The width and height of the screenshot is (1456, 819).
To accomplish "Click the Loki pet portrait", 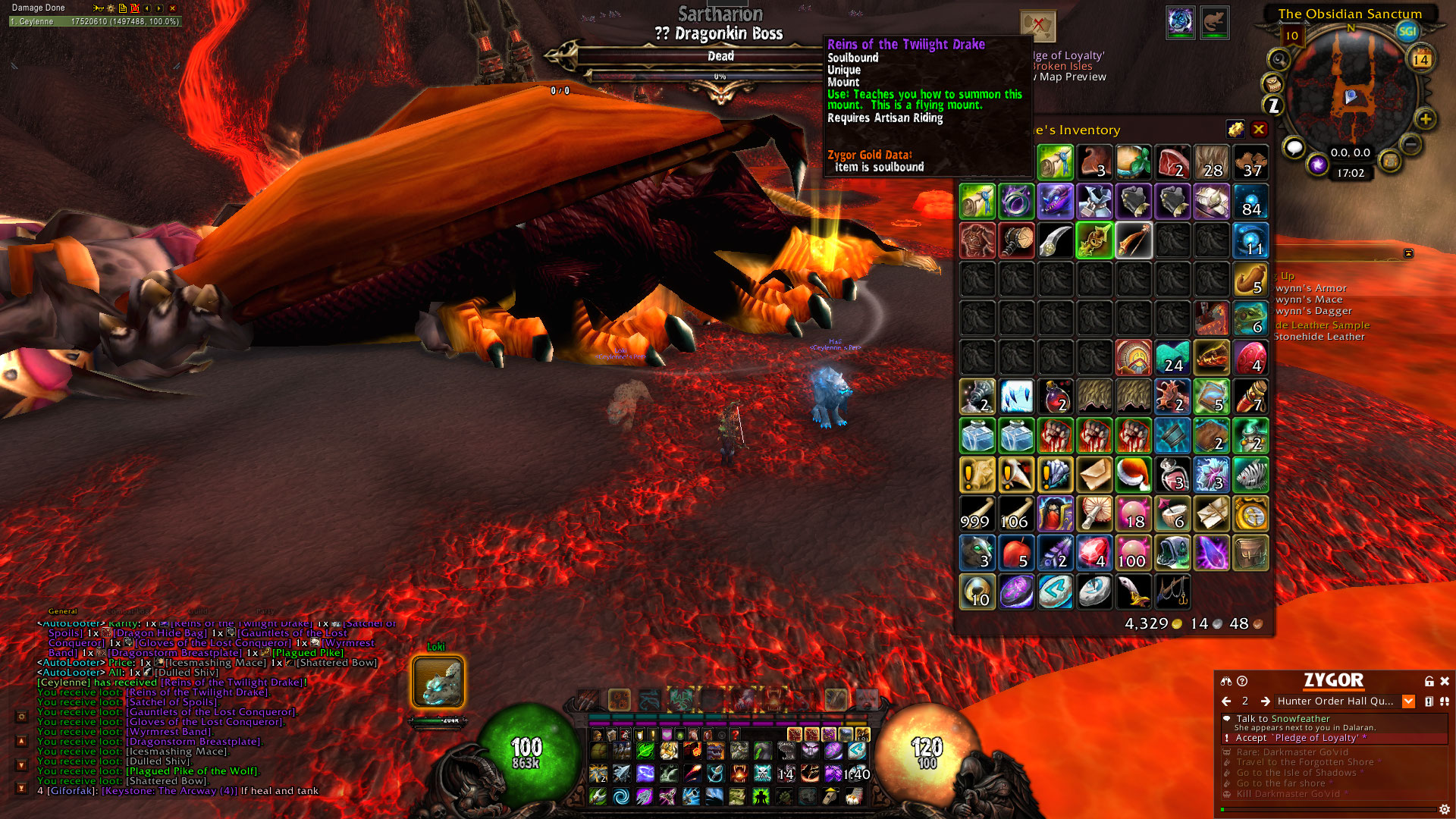I will [438, 682].
